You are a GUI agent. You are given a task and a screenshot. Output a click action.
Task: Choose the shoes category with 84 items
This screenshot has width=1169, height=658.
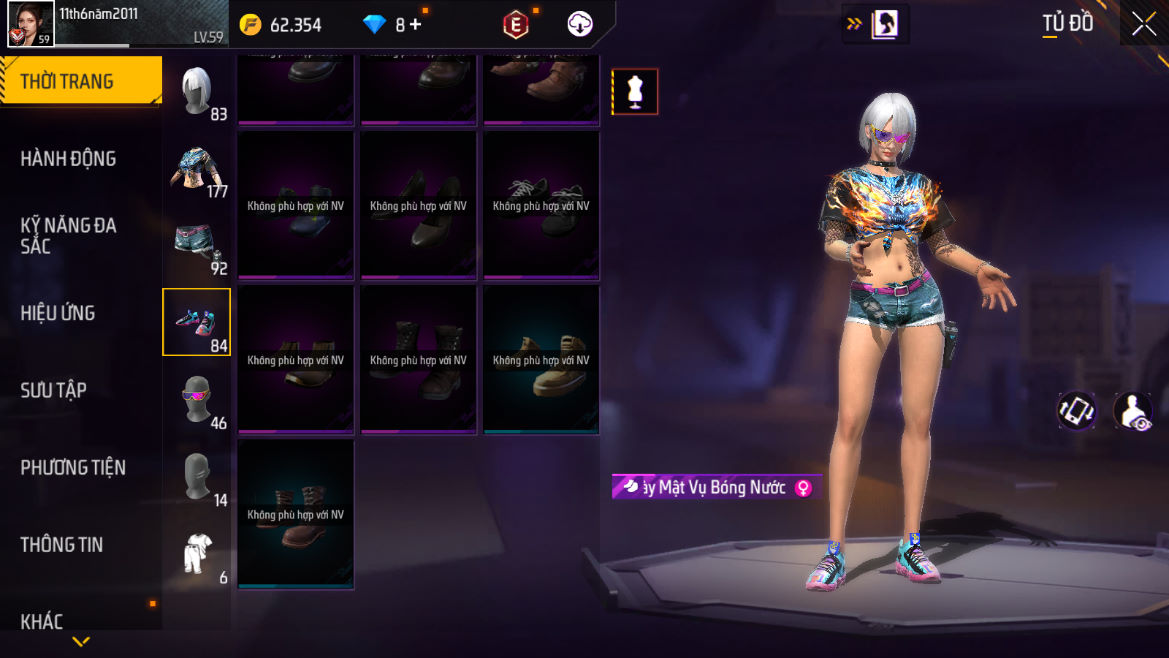click(197, 322)
